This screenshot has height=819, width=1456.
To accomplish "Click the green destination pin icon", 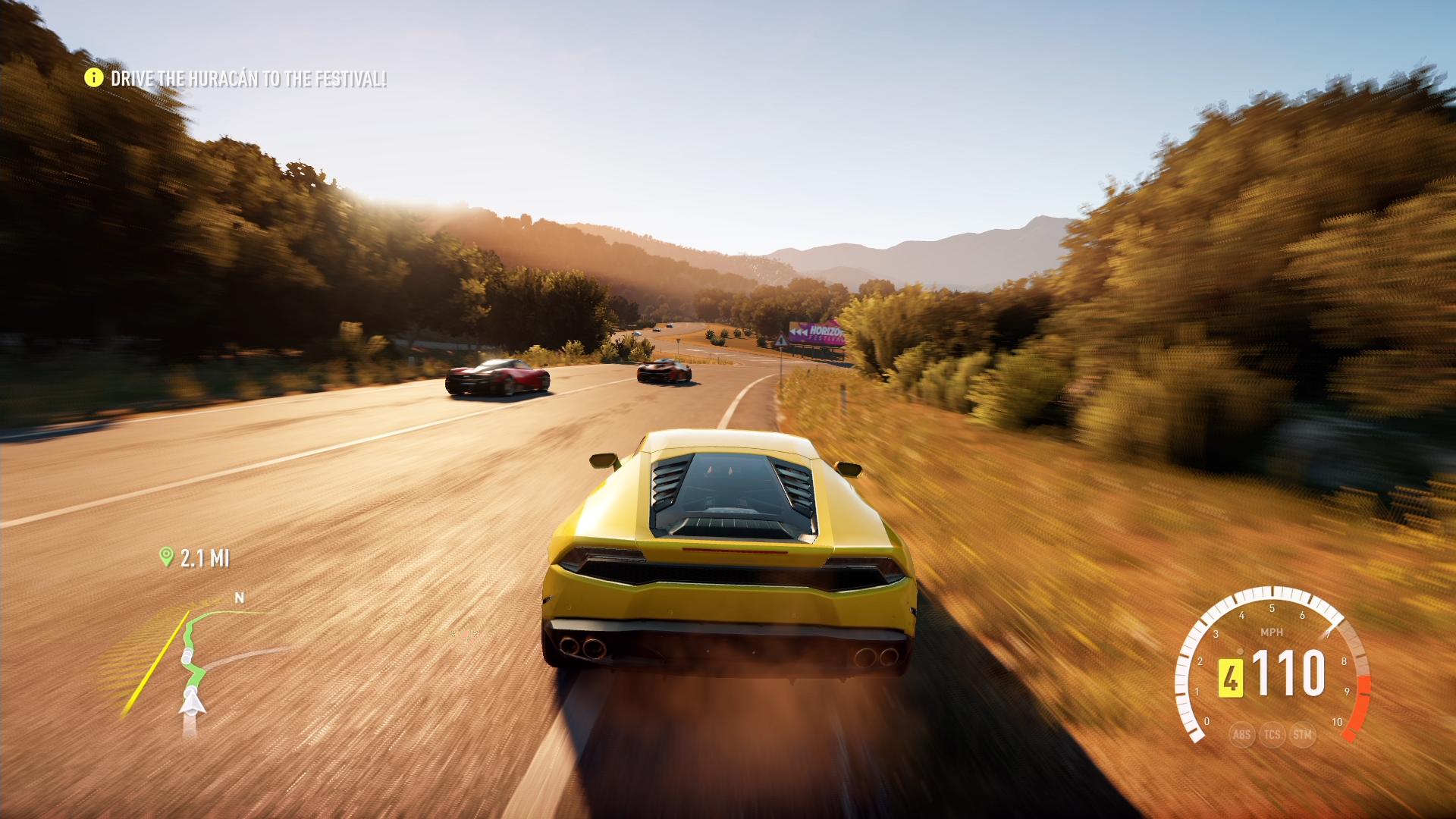I will pyautogui.click(x=166, y=557).
